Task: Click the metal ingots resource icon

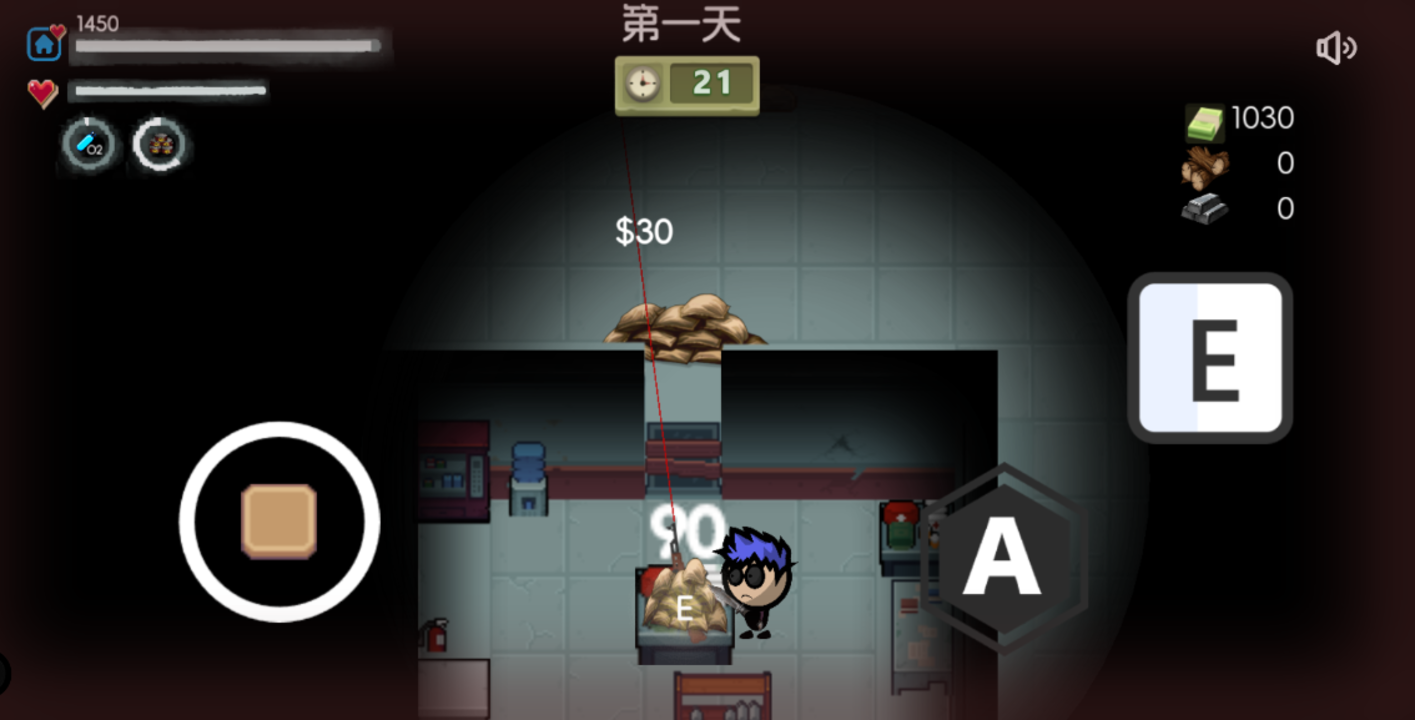Action: pos(1203,209)
